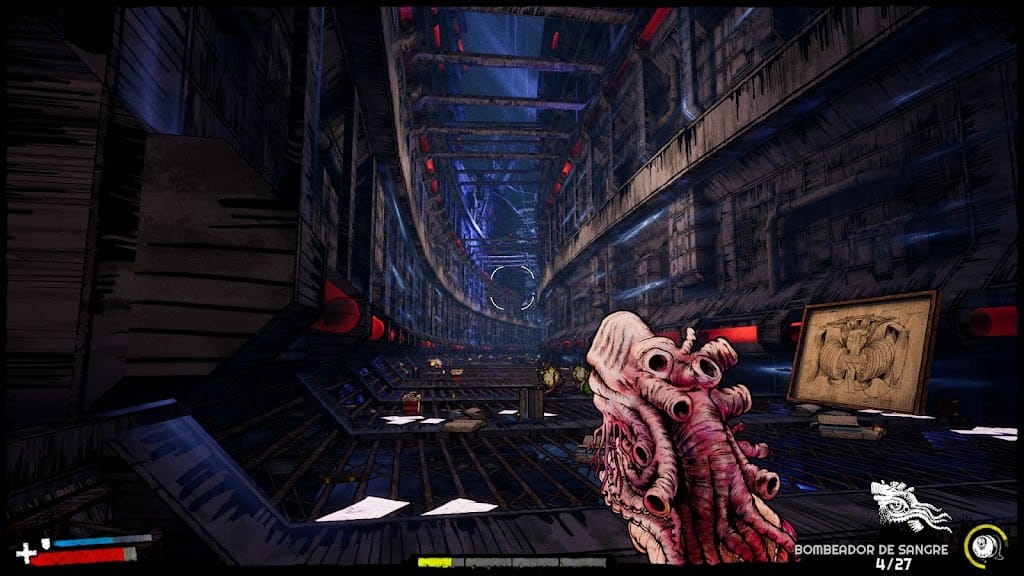Activate the eyeball ability with yellow ring
Screen dimensions: 1024x576
click(983, 546)
